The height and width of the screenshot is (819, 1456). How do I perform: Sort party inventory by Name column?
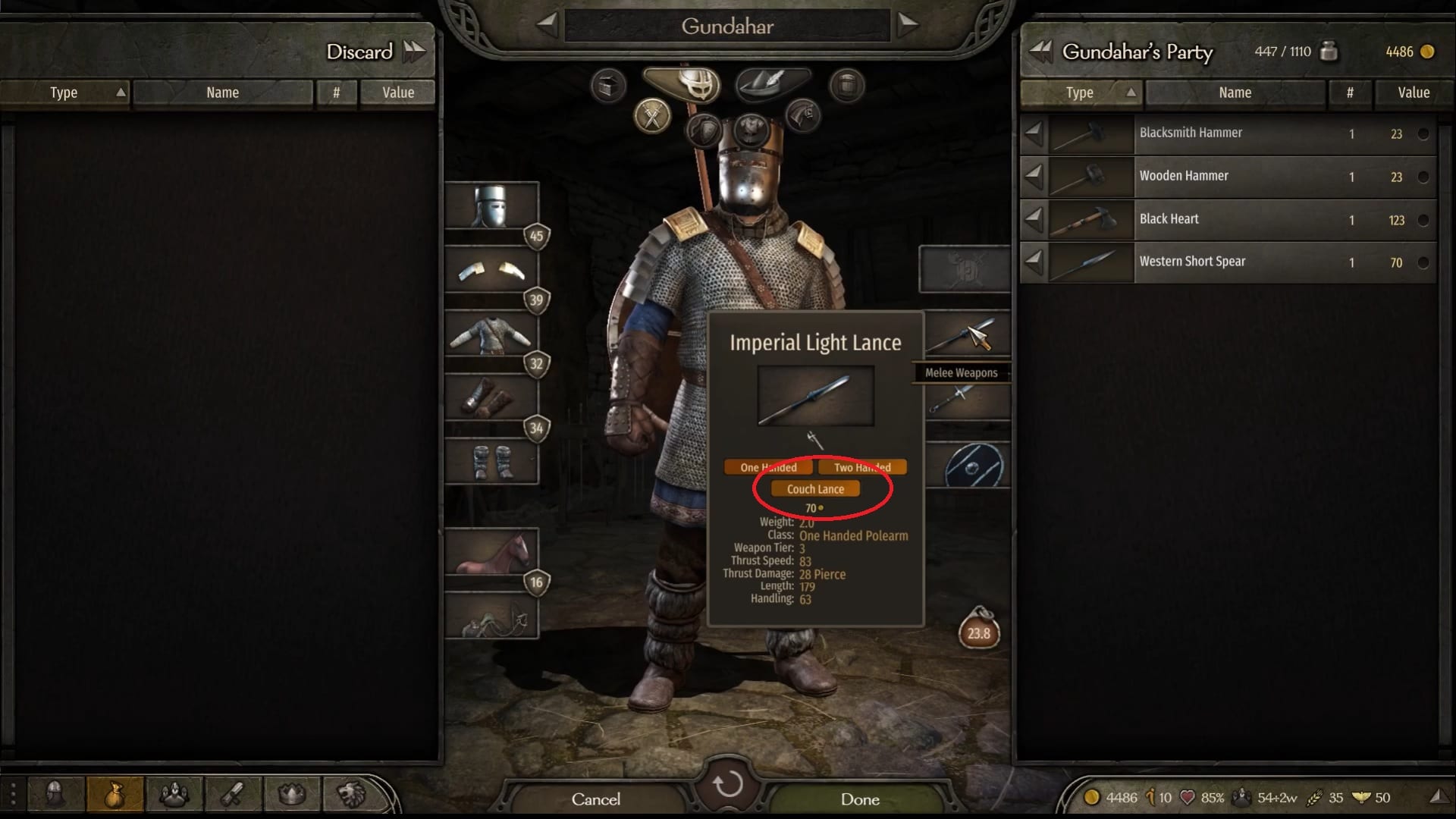[x=1235, y=93]
